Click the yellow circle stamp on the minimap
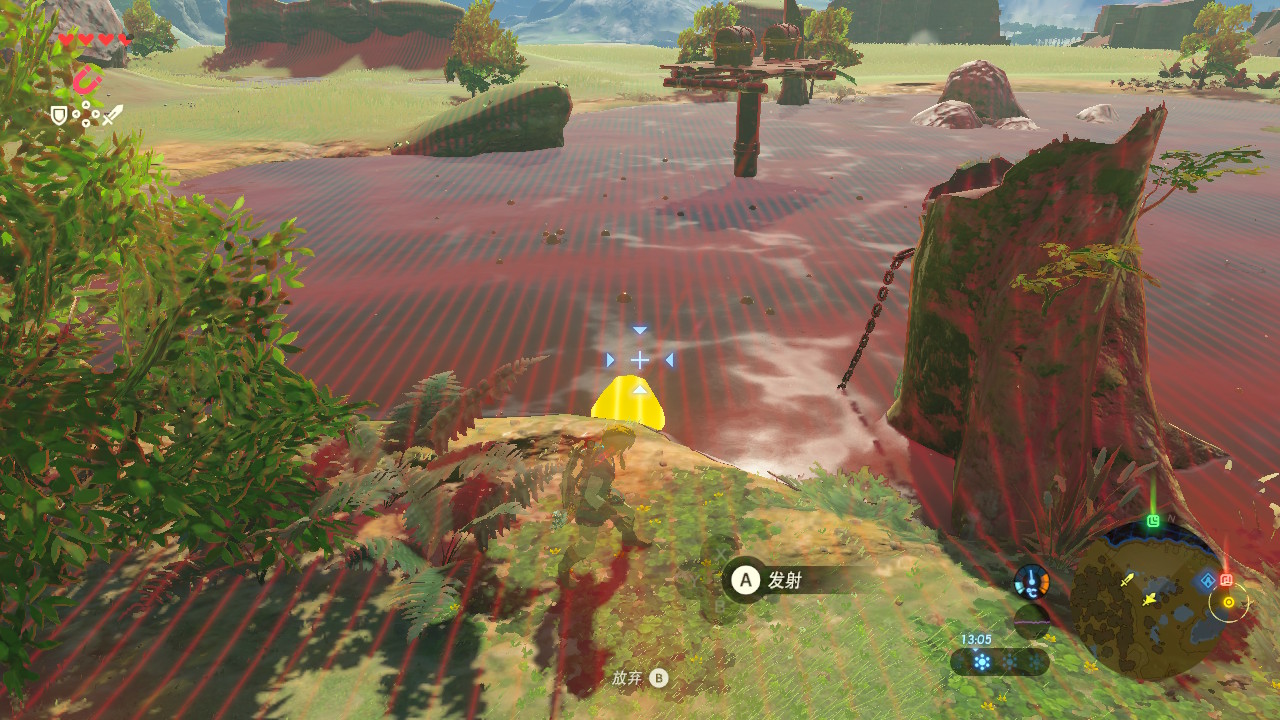1280x720 pixels. click(1228, 602)
